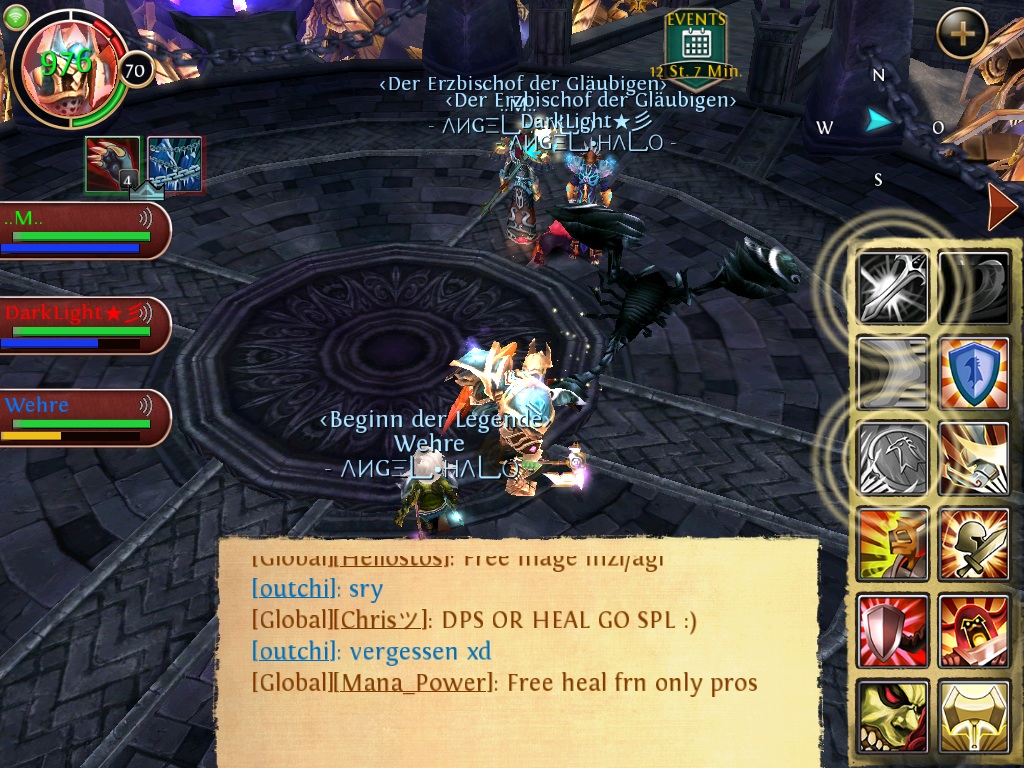Inspect the frozen chains debuff icon
Image resolution: width=1024 pixels, height=768 pixels.
[x=175, y=163]
